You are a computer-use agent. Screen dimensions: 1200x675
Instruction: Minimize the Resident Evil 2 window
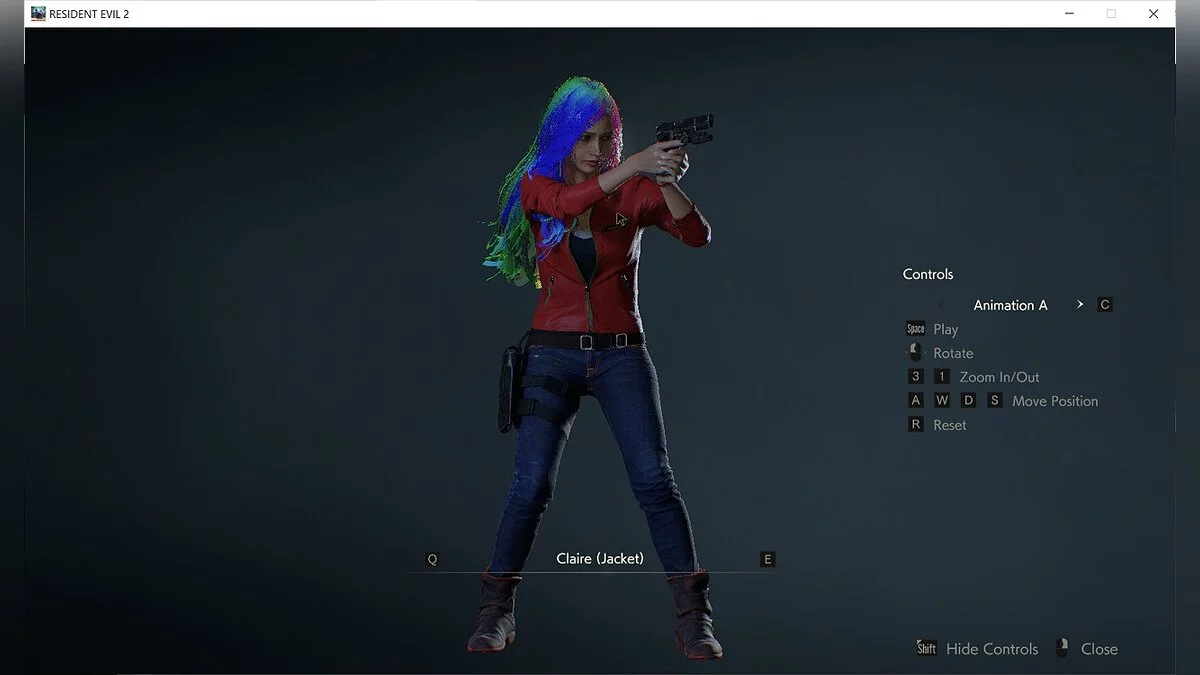[x=1068, y=14]
